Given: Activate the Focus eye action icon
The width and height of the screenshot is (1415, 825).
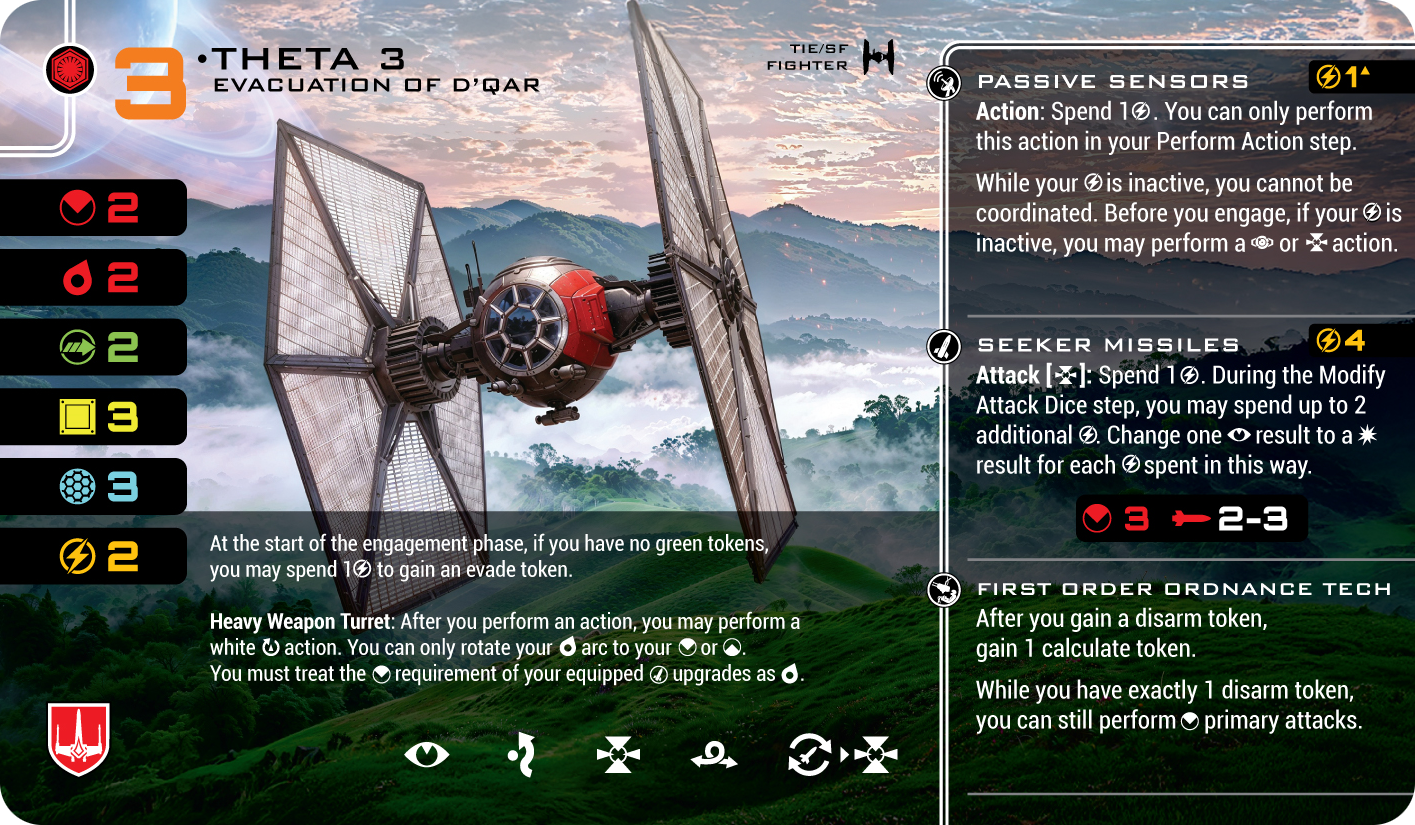Looking at the screenshot, I should pos(427,754).
